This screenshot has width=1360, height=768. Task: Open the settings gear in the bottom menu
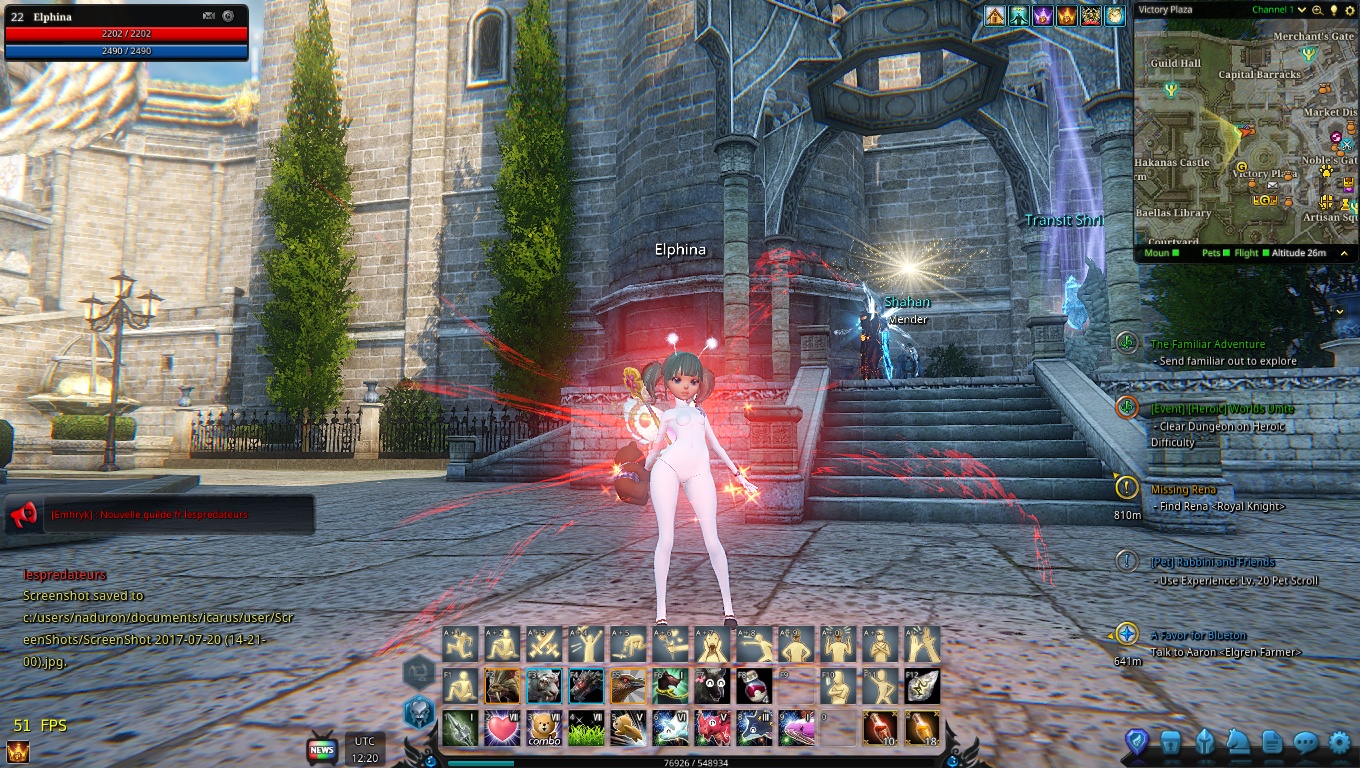1339,742
